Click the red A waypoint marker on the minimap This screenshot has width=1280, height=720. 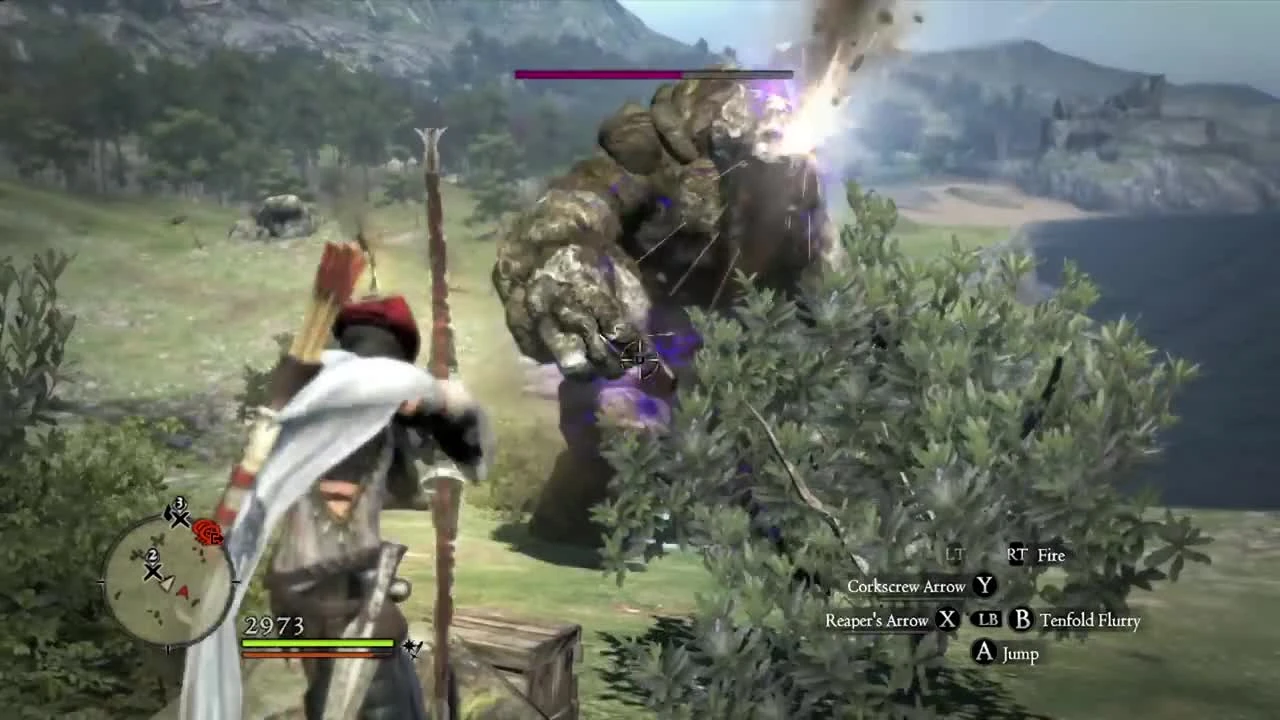[x=183, y=590]
